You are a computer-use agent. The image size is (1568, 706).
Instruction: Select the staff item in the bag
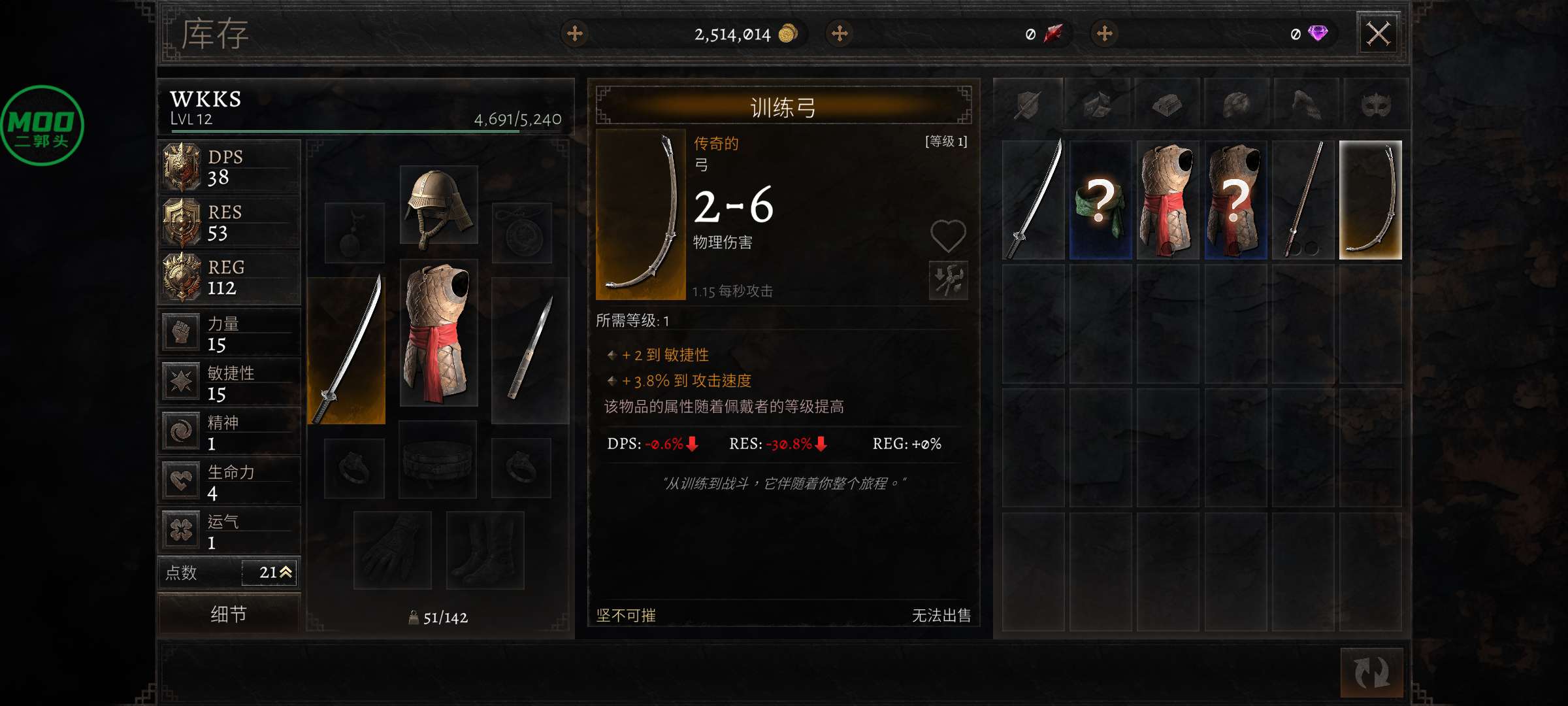[x=1303, y=200]
